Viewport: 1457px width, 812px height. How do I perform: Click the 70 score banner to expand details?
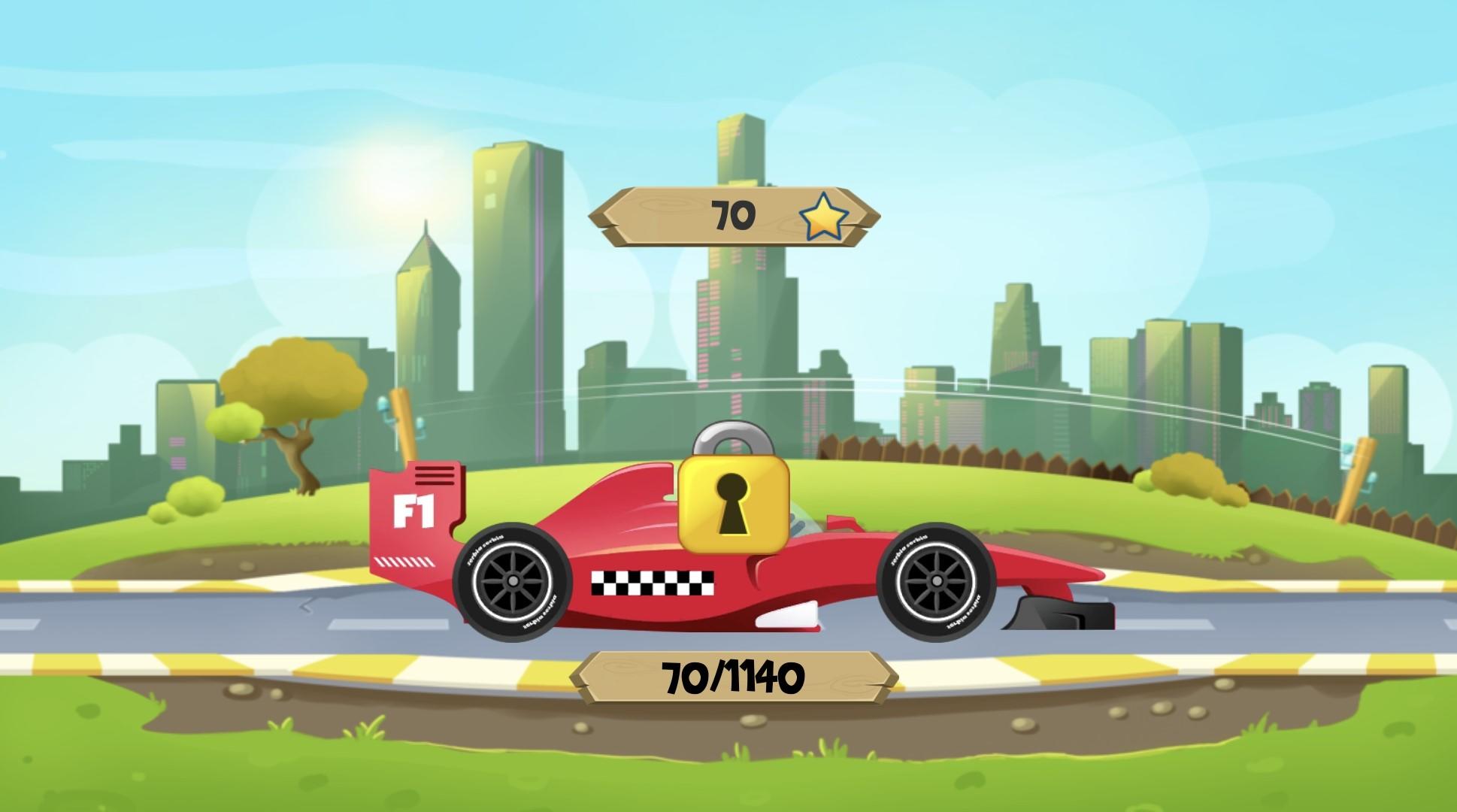[x=733, y=217]
